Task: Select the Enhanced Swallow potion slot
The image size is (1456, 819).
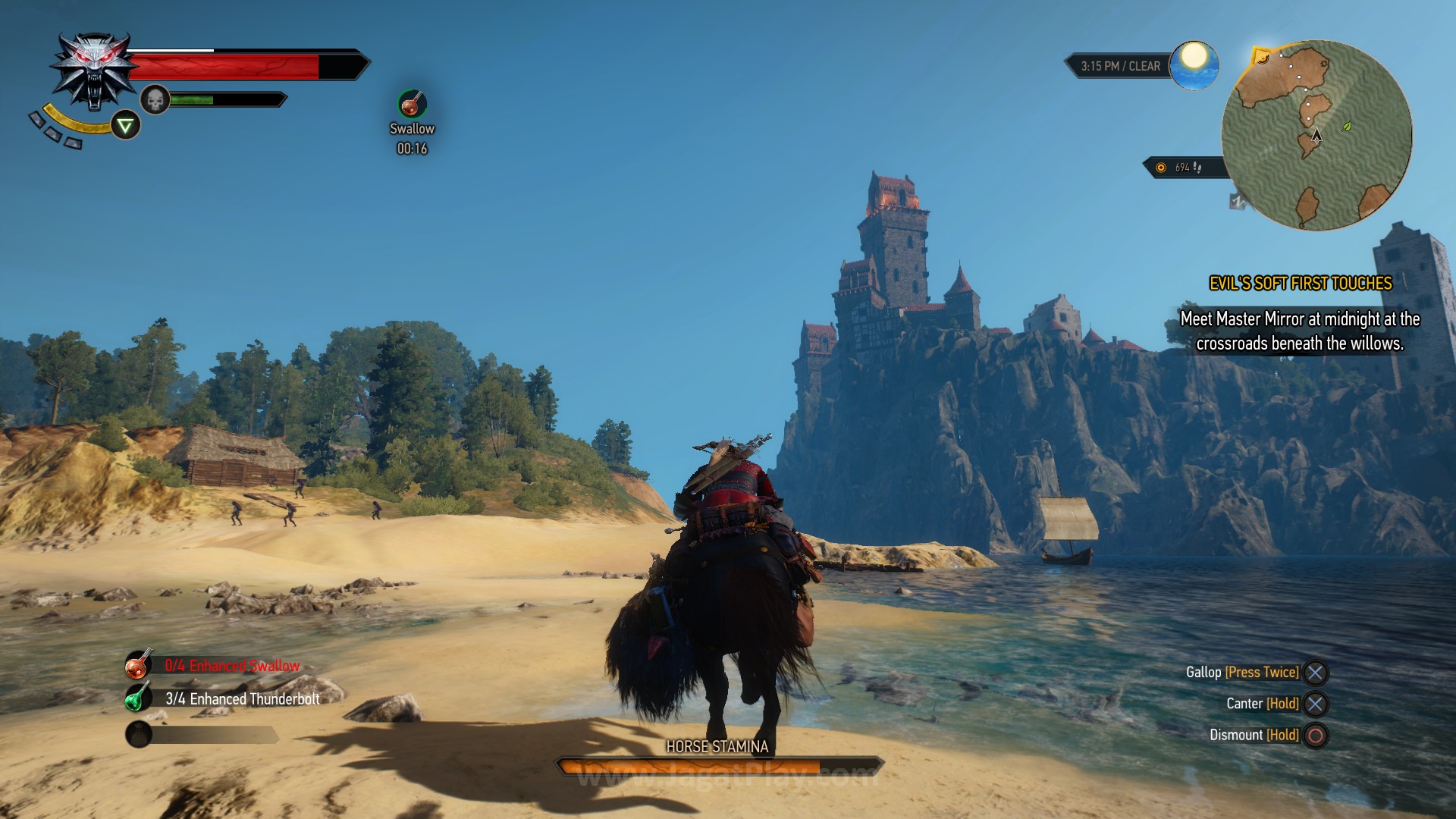Action: [138, 666]
